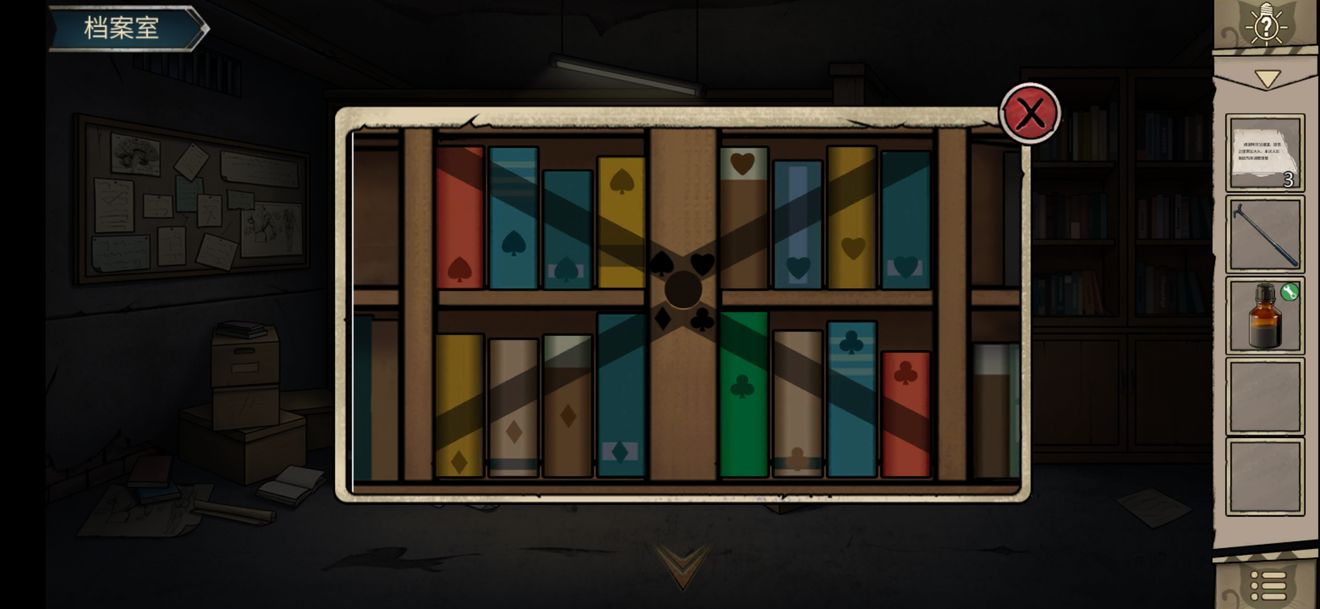Select the red book with spade
The width and height of the screenshot is (1320, 609).
pyautogui.click(x=460, y=217)
